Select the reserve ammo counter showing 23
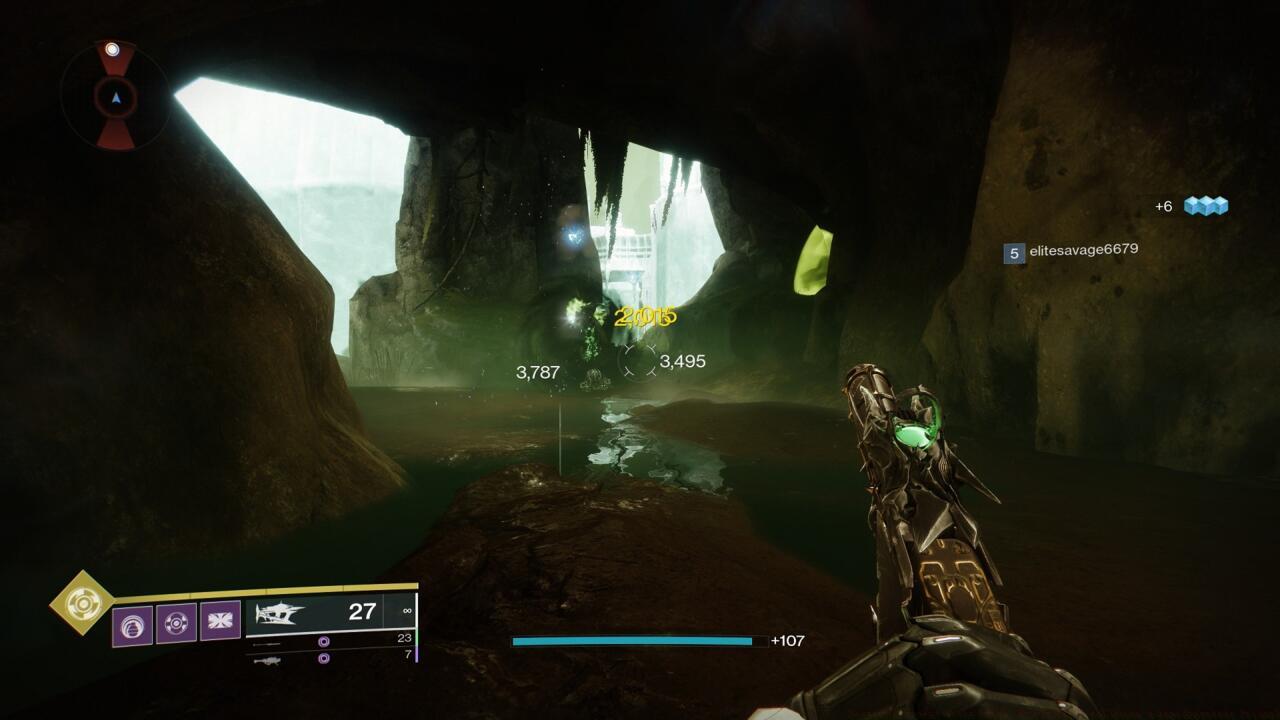The height and width of the screenshot is (720, 1280). pyautogui.click(x=403, y=637)
